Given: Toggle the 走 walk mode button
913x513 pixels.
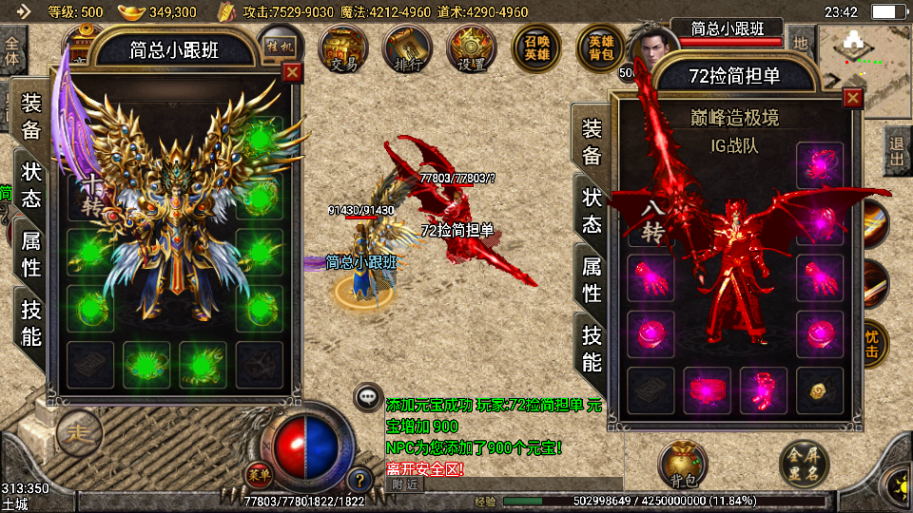Looking at the screenshot, I should click(79, 433).
